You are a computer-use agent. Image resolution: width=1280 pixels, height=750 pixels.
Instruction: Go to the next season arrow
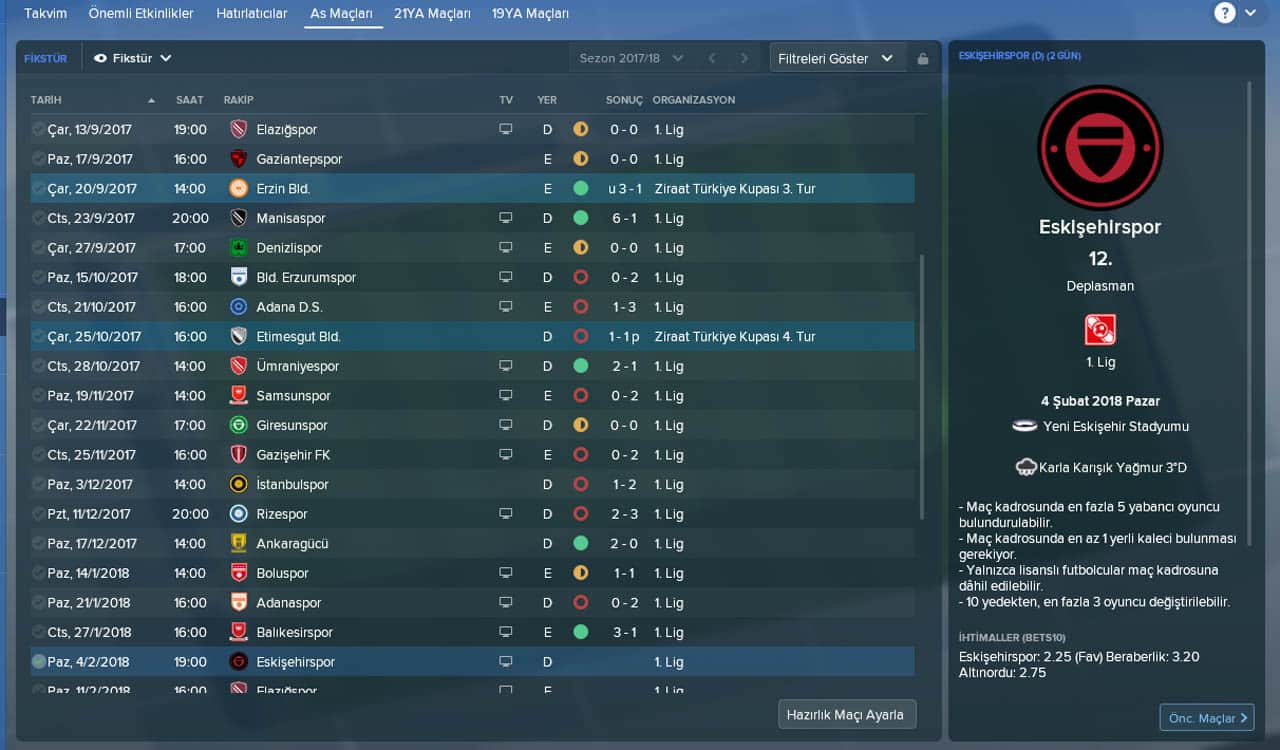point(744,58)
